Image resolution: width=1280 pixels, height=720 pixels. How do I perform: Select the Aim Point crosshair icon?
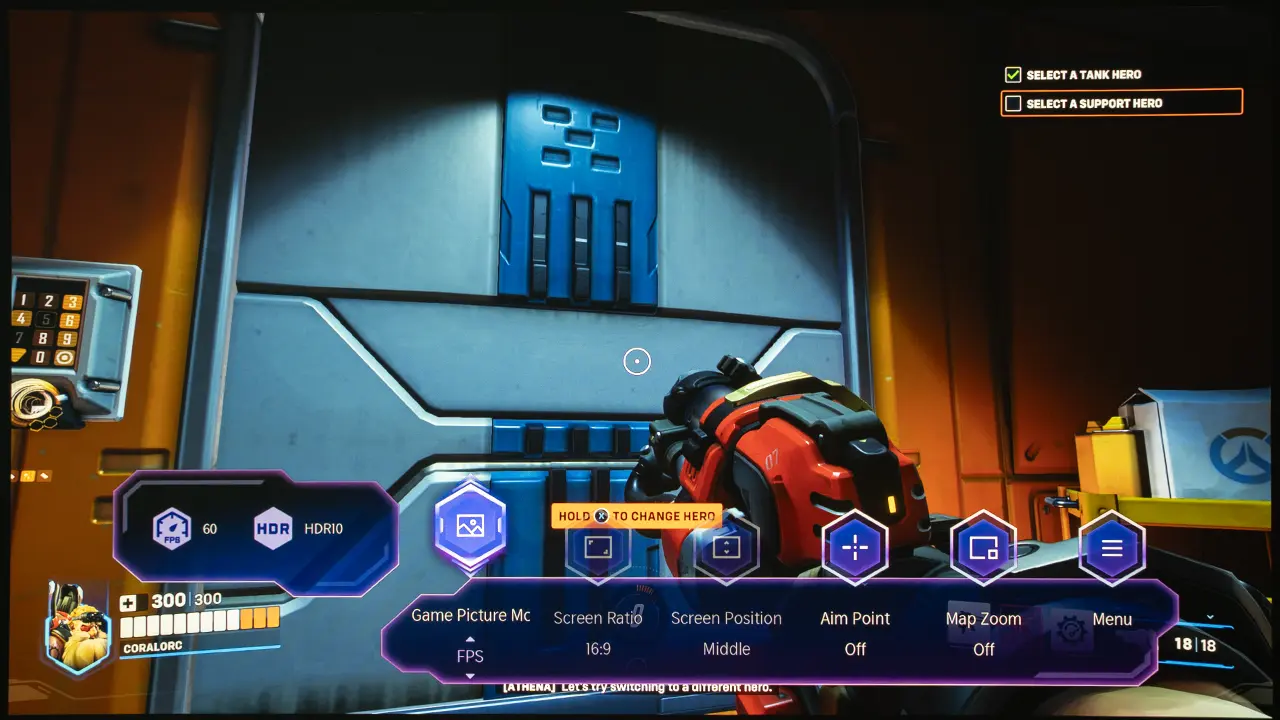[x=855, y=548]
